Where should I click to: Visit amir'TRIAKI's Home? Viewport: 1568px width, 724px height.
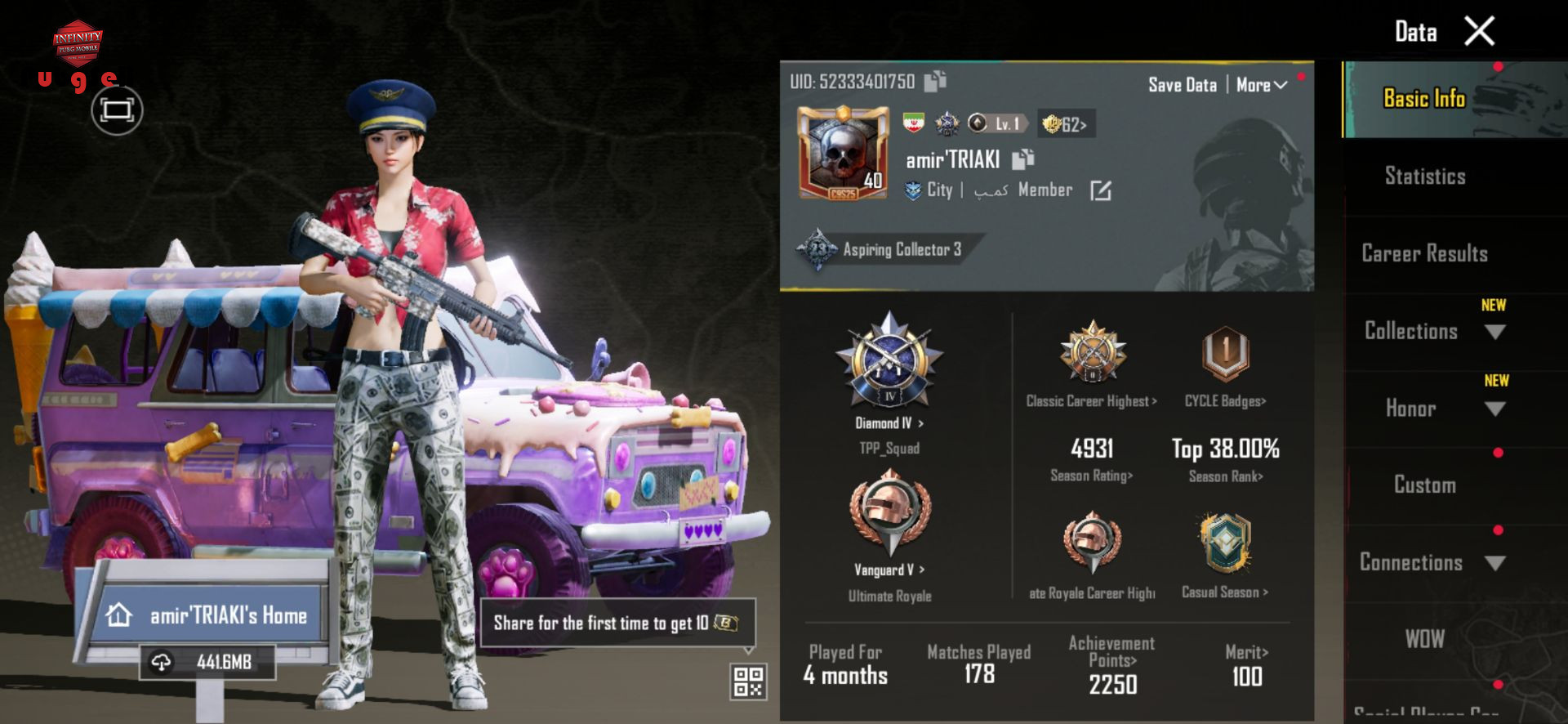click(212, 615)
